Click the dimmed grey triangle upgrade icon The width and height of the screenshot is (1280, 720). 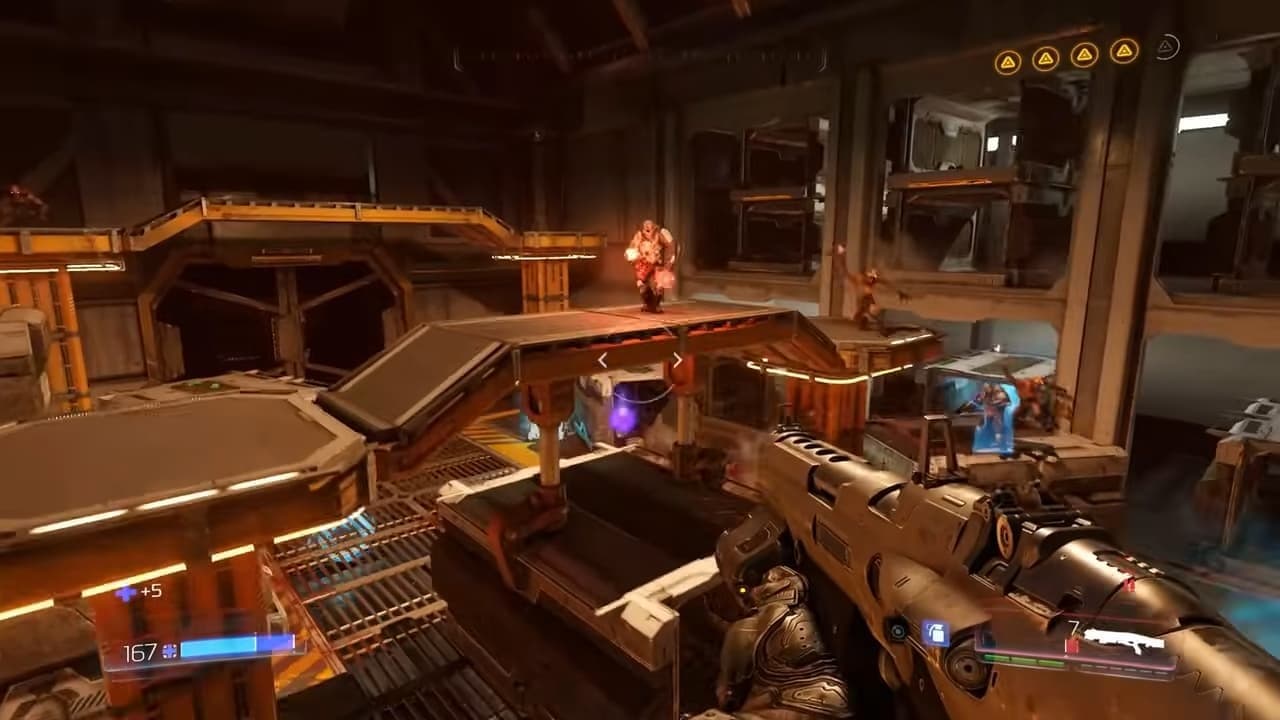click(1167, 47)
